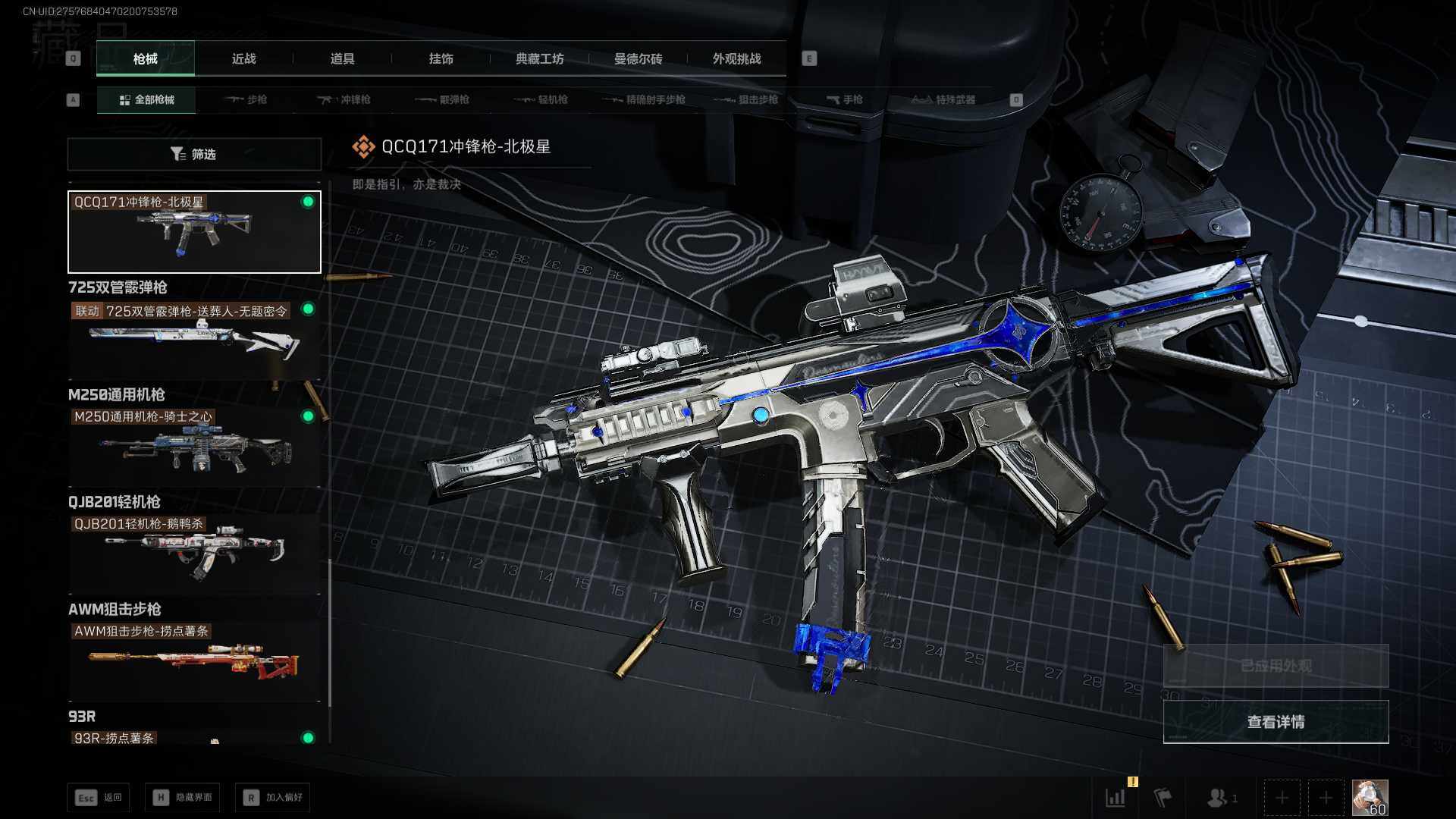
Task: Click the 返回 back button
Action: 99,797
